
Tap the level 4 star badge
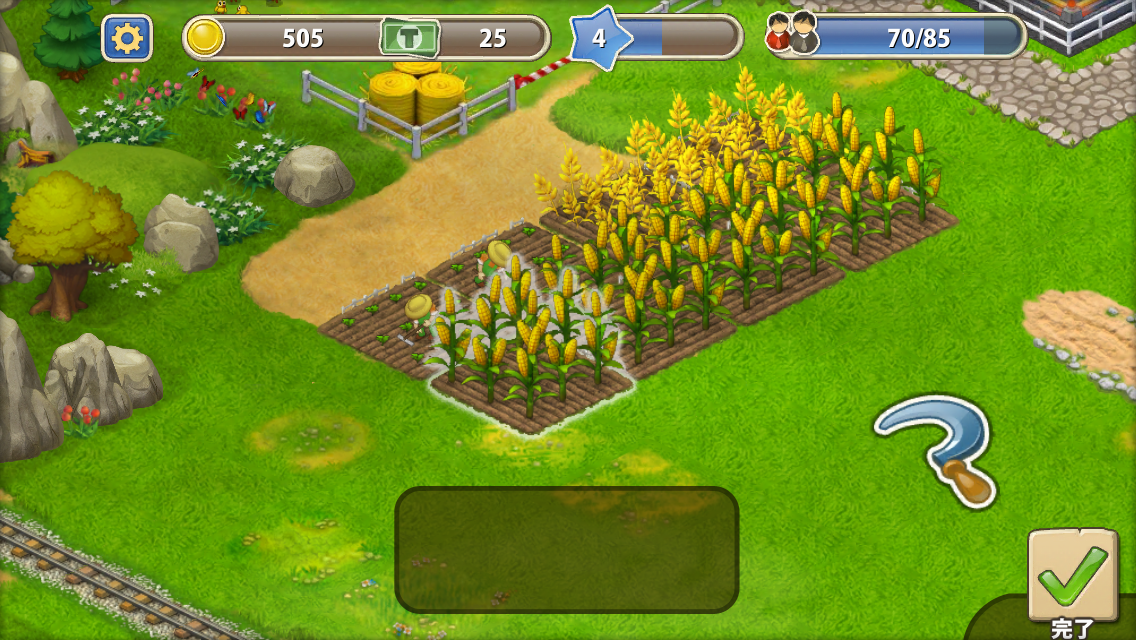600,39
